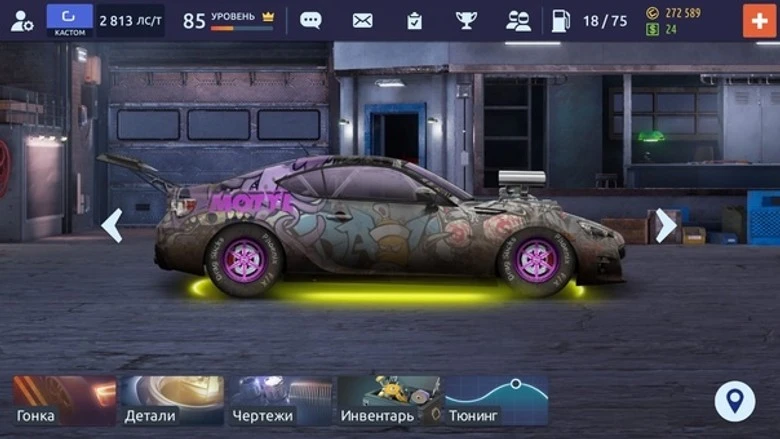The width and height of the screenshot is (780, 439).
Task: Select the Кастом car class badge
Action: 69,20
